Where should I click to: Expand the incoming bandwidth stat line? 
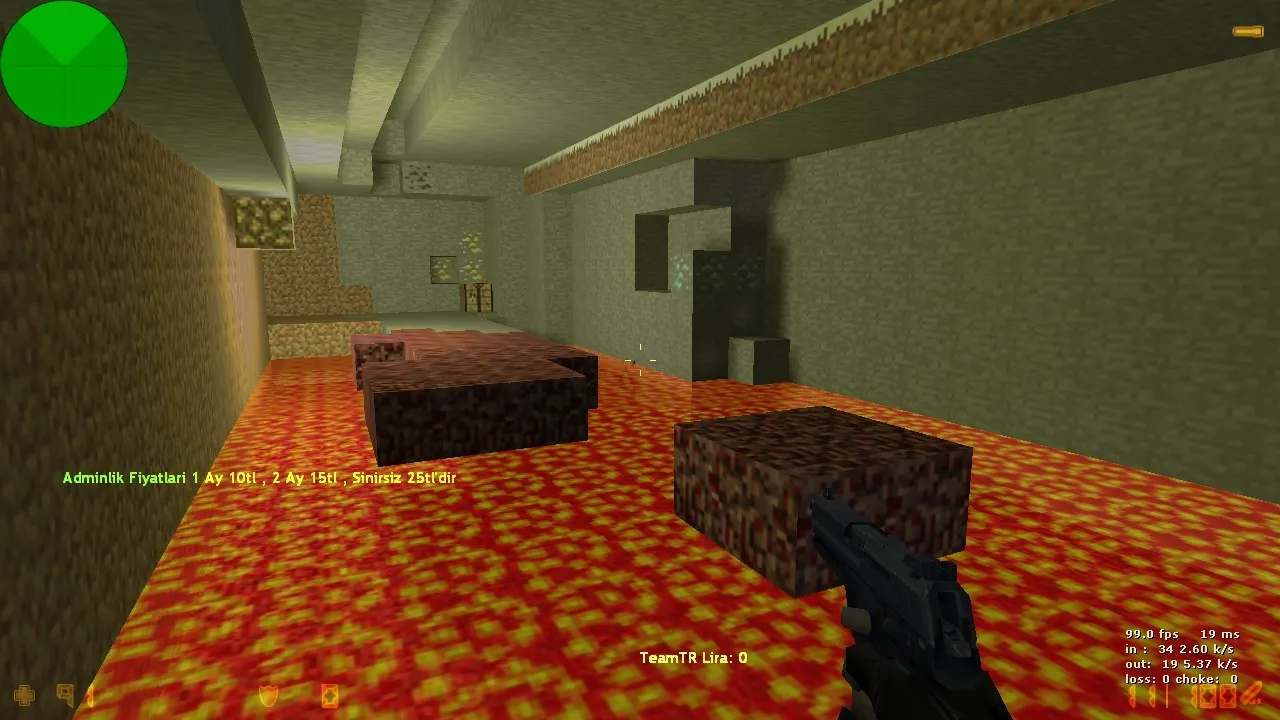click(x=1179, y=649)
